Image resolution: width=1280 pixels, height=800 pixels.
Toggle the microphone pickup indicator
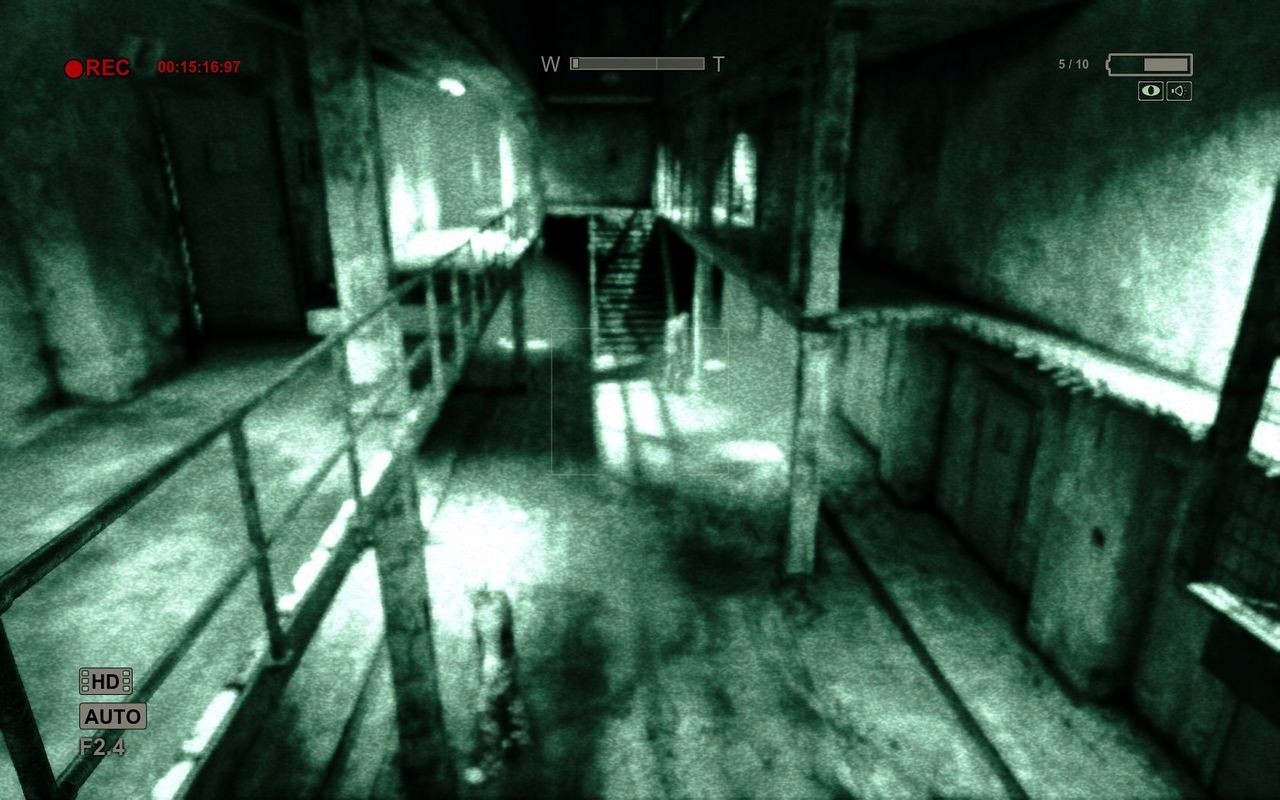click(x=1178, y=92)
